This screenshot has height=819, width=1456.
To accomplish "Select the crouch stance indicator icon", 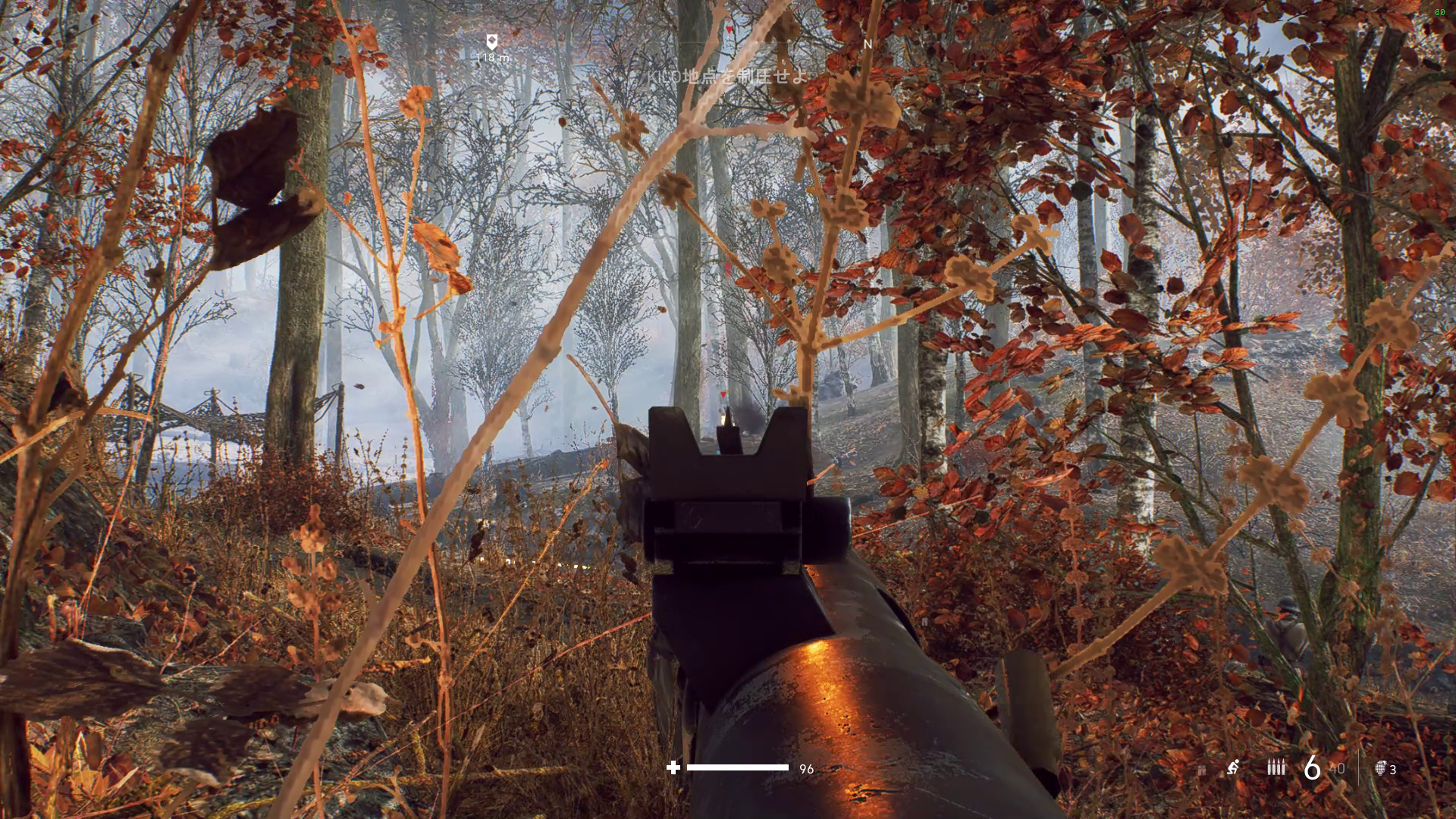I will (1234, 767).
